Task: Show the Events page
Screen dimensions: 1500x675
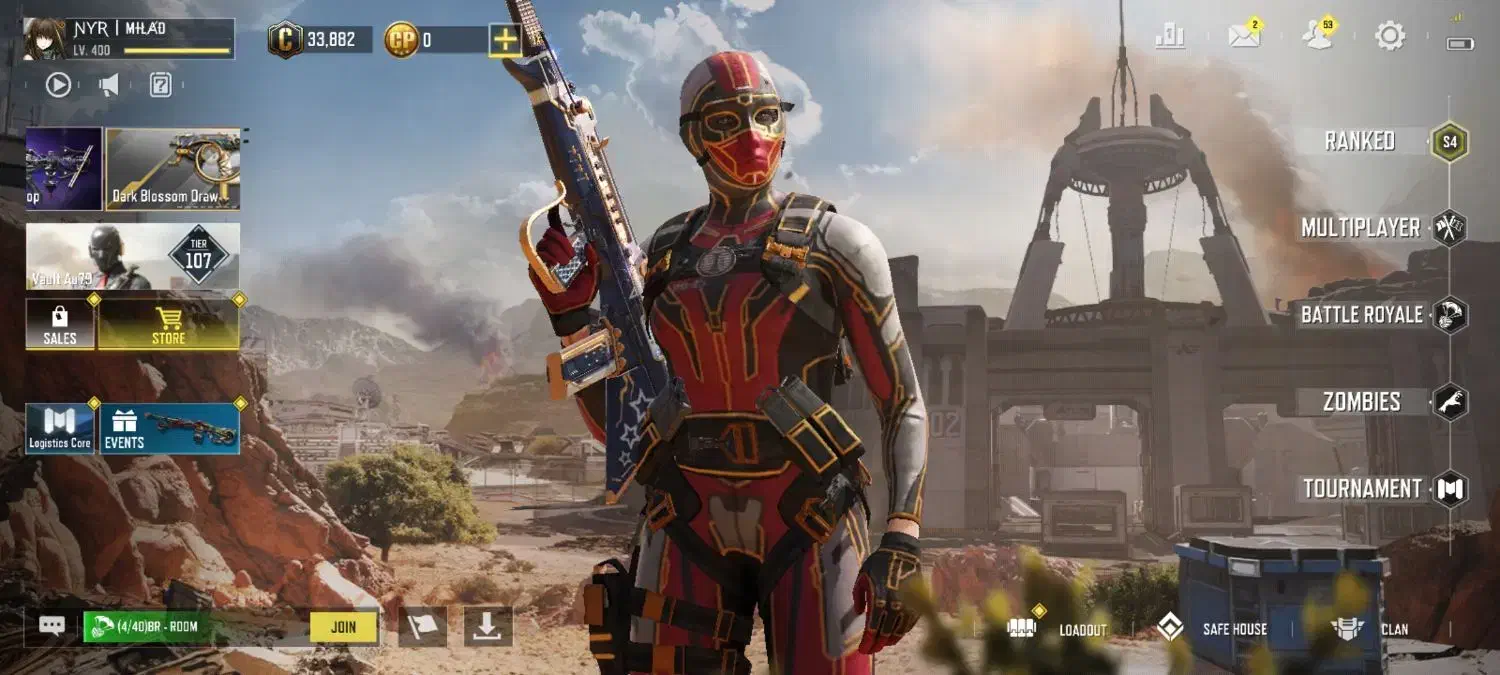Action: 169,429
